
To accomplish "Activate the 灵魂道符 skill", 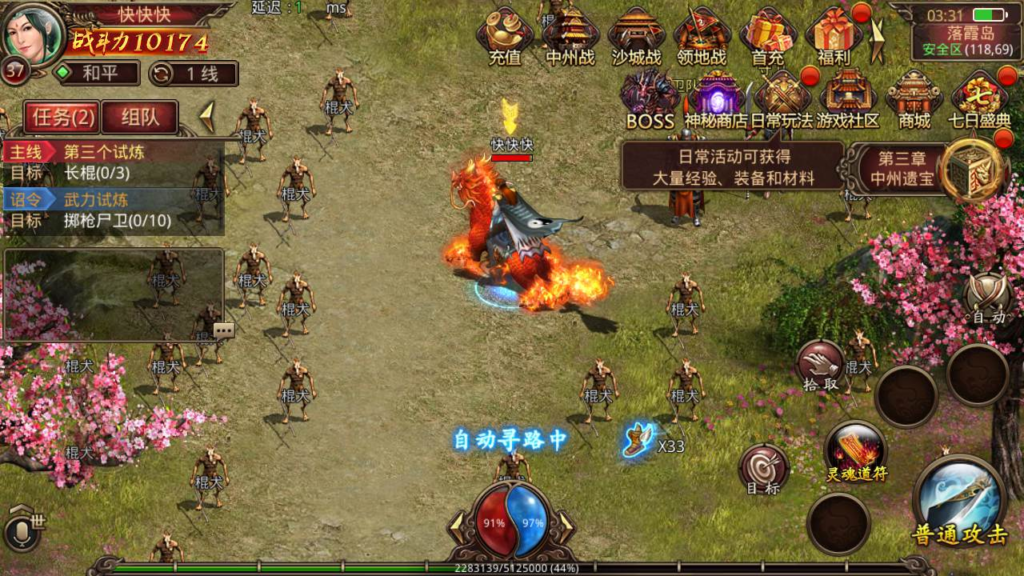I will 855,450.
